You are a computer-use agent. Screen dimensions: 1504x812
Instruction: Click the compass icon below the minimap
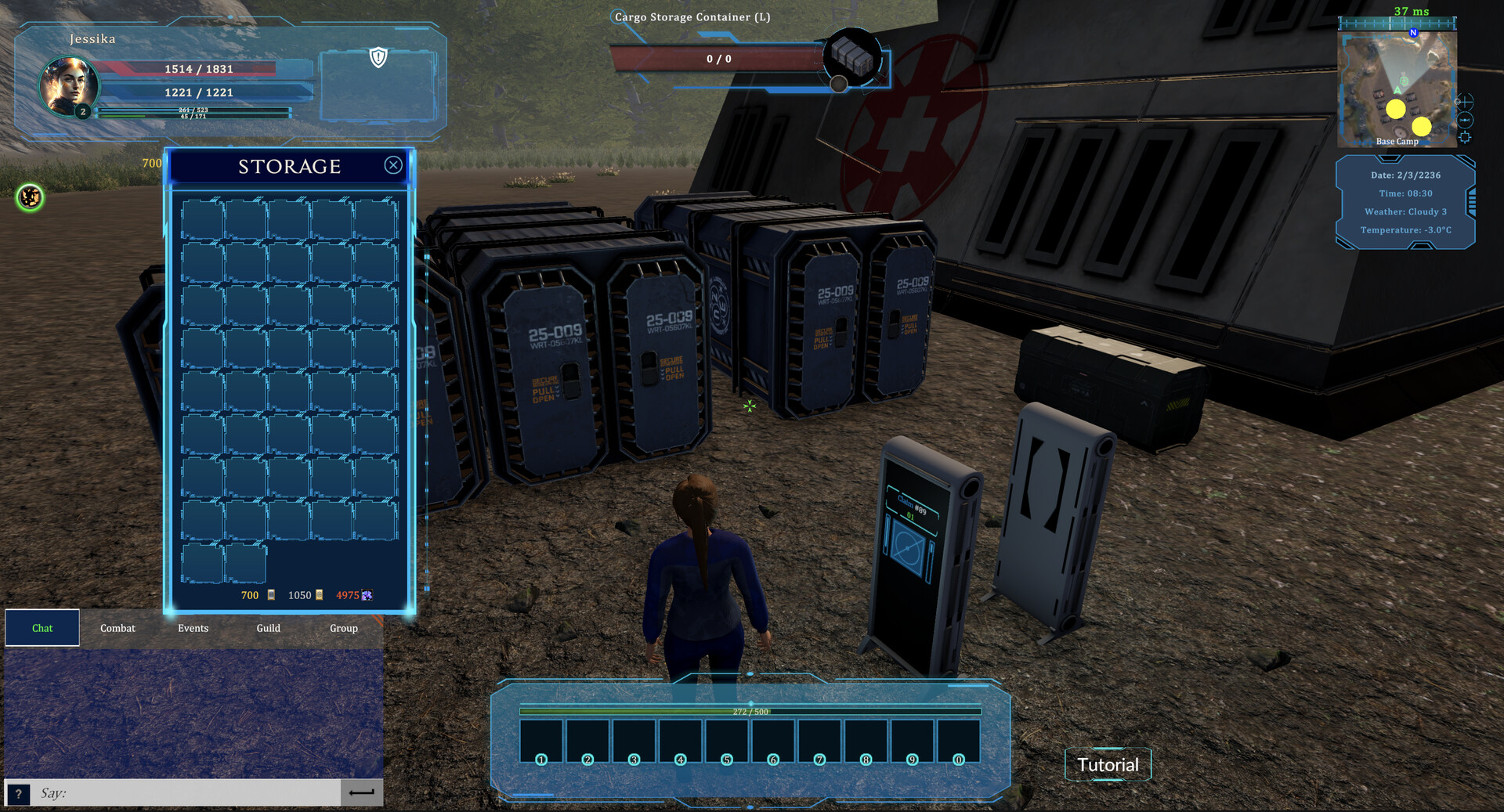tap(1465, 119)
